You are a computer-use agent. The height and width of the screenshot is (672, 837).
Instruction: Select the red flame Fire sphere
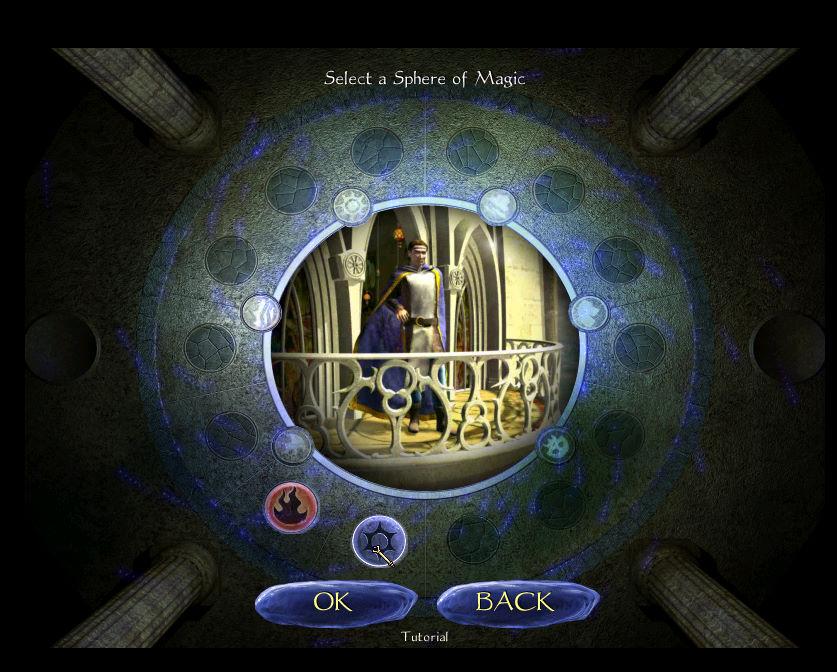pos(291,507)
